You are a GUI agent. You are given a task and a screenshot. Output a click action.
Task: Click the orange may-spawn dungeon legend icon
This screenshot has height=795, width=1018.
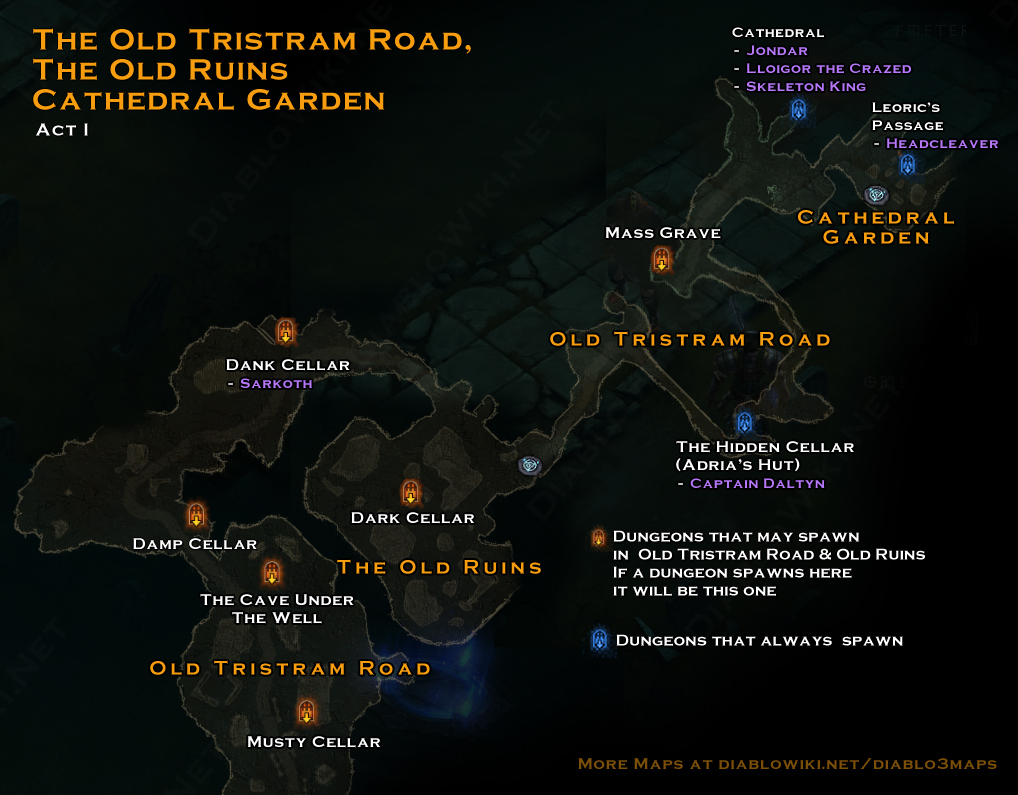[x=598, y=537]
